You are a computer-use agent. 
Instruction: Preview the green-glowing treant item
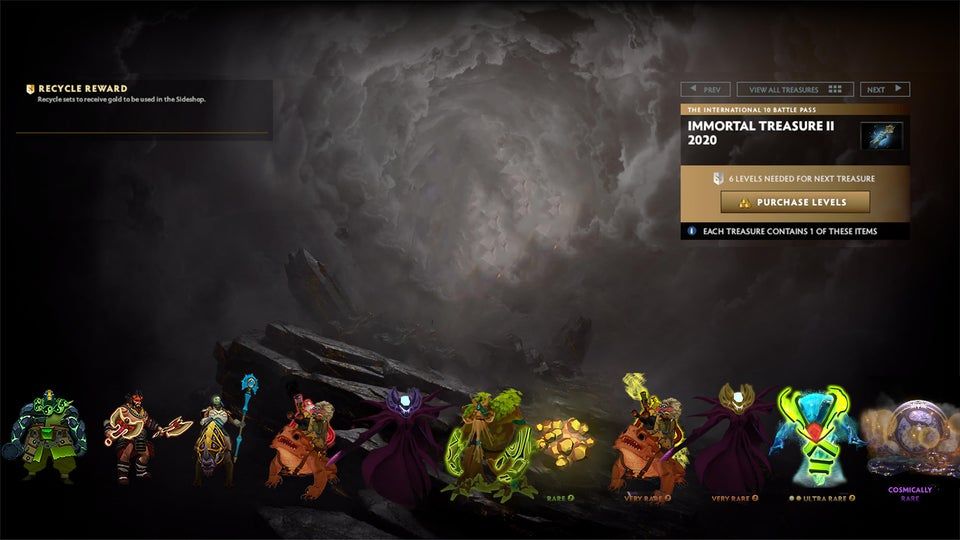tap(484, 447)
